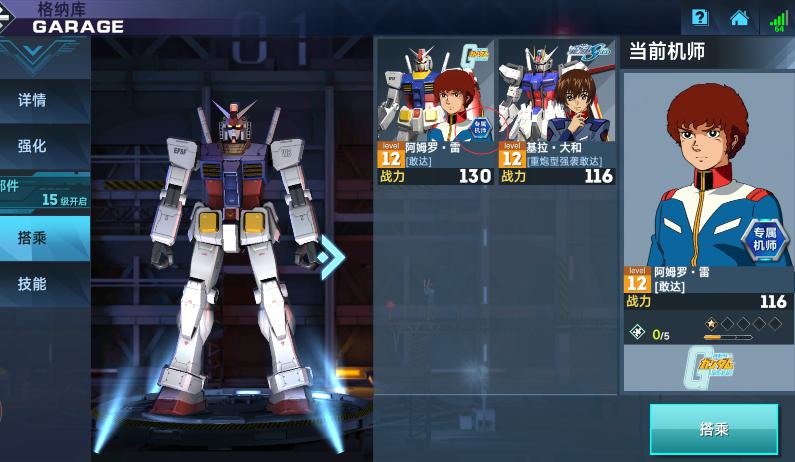Image resolution: width=795 pixels, height=462 pixels.
Task: Switch to the 强化 enhancement tab
Action: (33, 146)
